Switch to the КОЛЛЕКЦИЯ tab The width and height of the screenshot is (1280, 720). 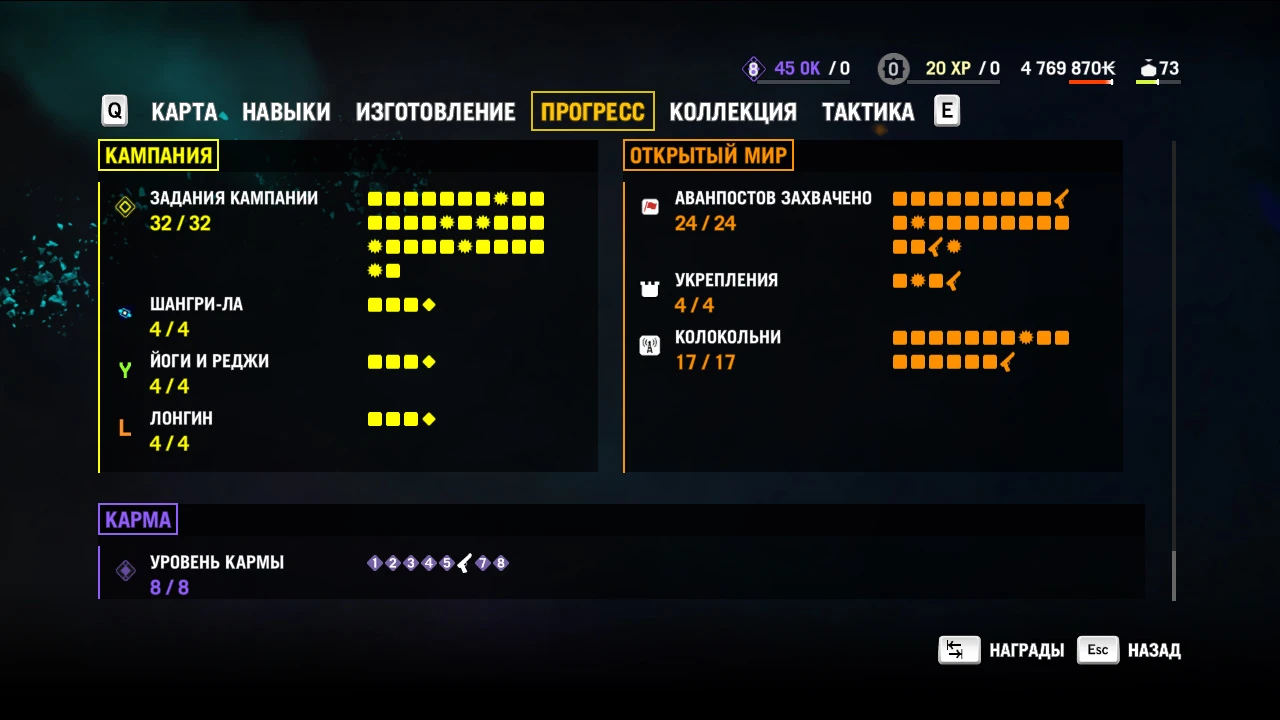tap(733, 112)
